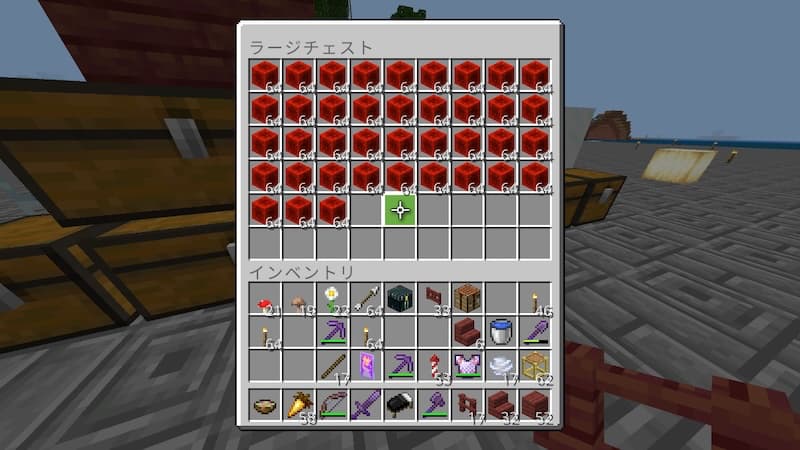
Task: Select the red mushroom stack
Action: 265,298
